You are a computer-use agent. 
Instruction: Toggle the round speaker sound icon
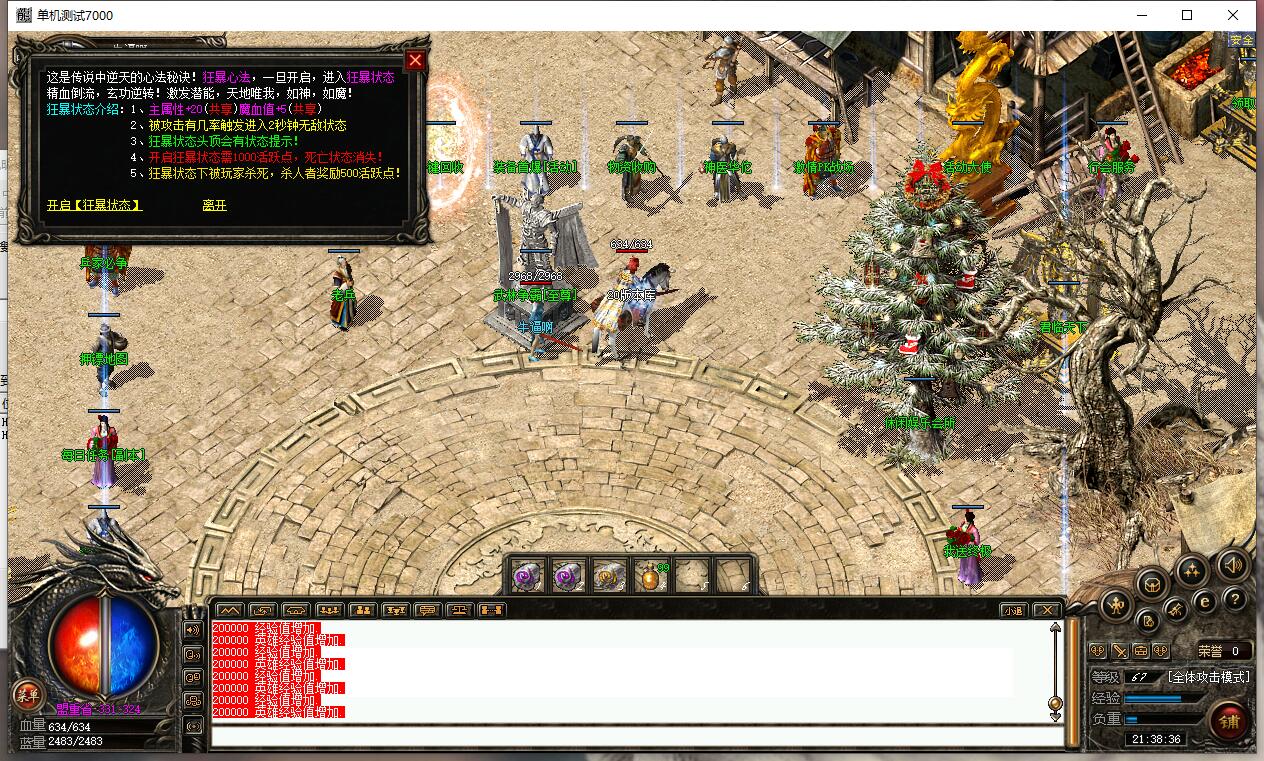pos(1233,566)
